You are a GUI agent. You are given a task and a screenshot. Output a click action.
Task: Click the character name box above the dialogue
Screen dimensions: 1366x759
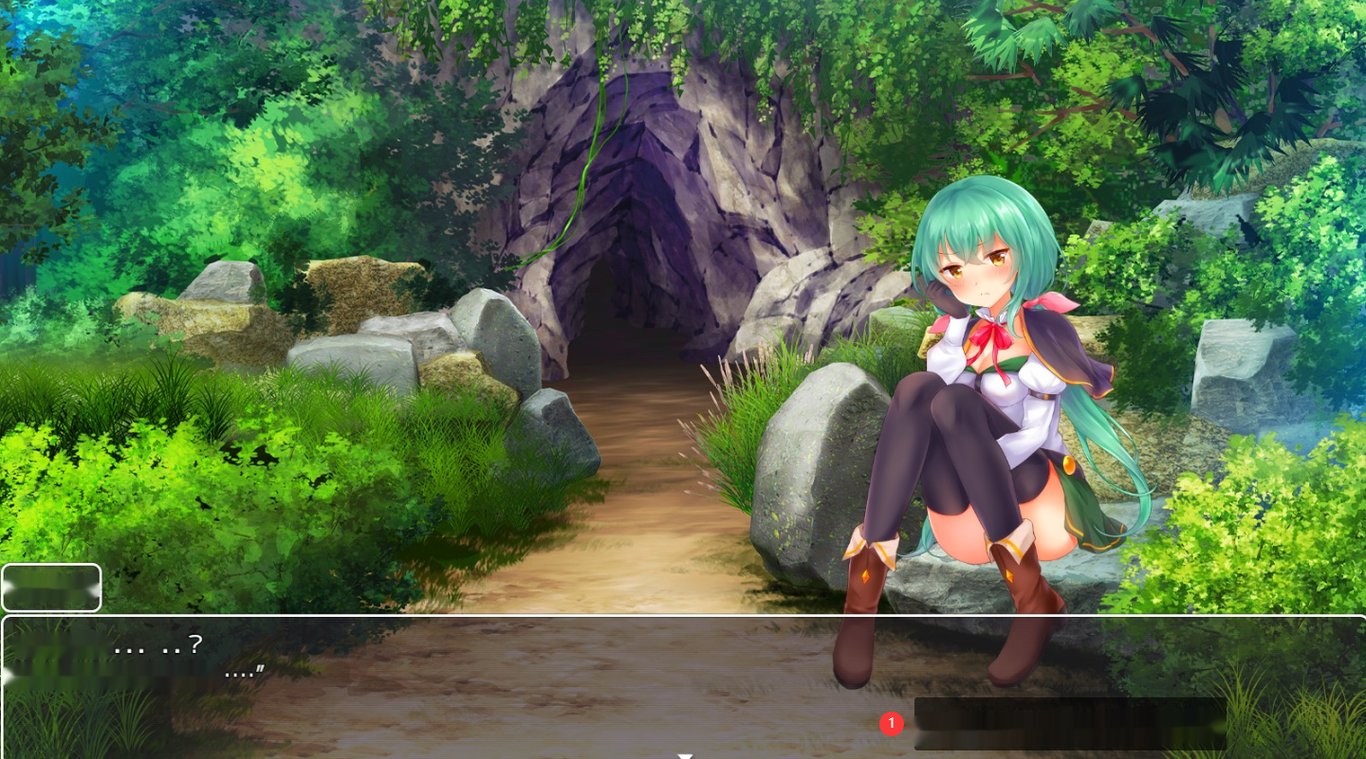51,587
